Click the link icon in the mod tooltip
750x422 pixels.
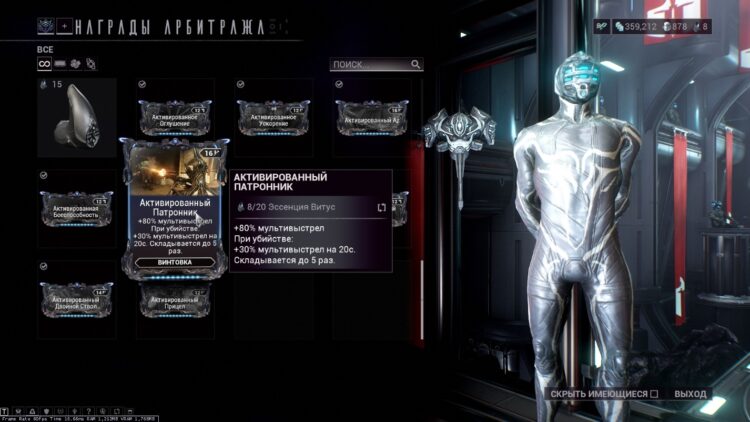(x=381, y=207)
